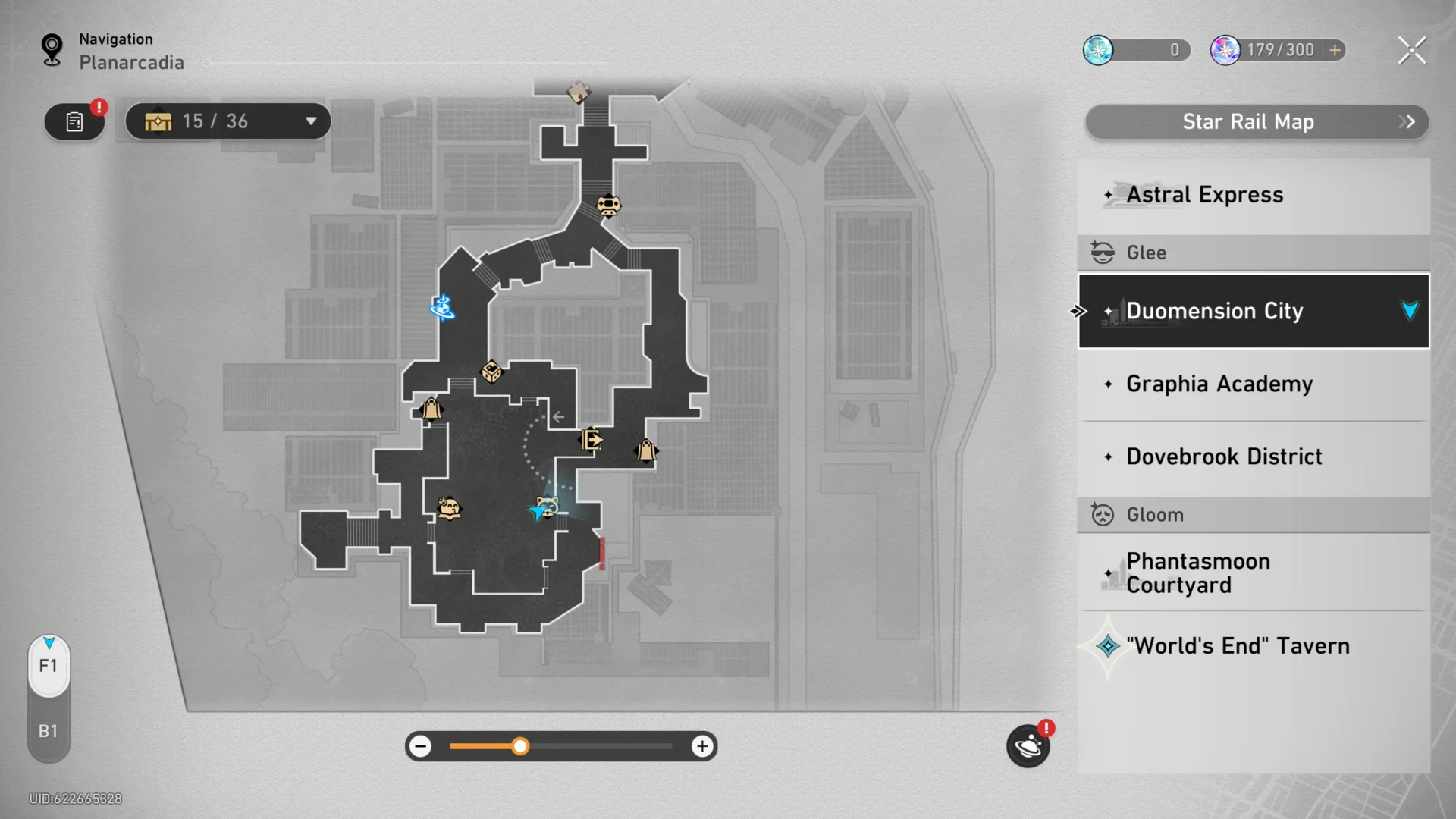Image resolution: width=1456 pixels, height=819 pixels.
Task: Adjust the map zoom slider handle
Action: click(x=520, y=746)
